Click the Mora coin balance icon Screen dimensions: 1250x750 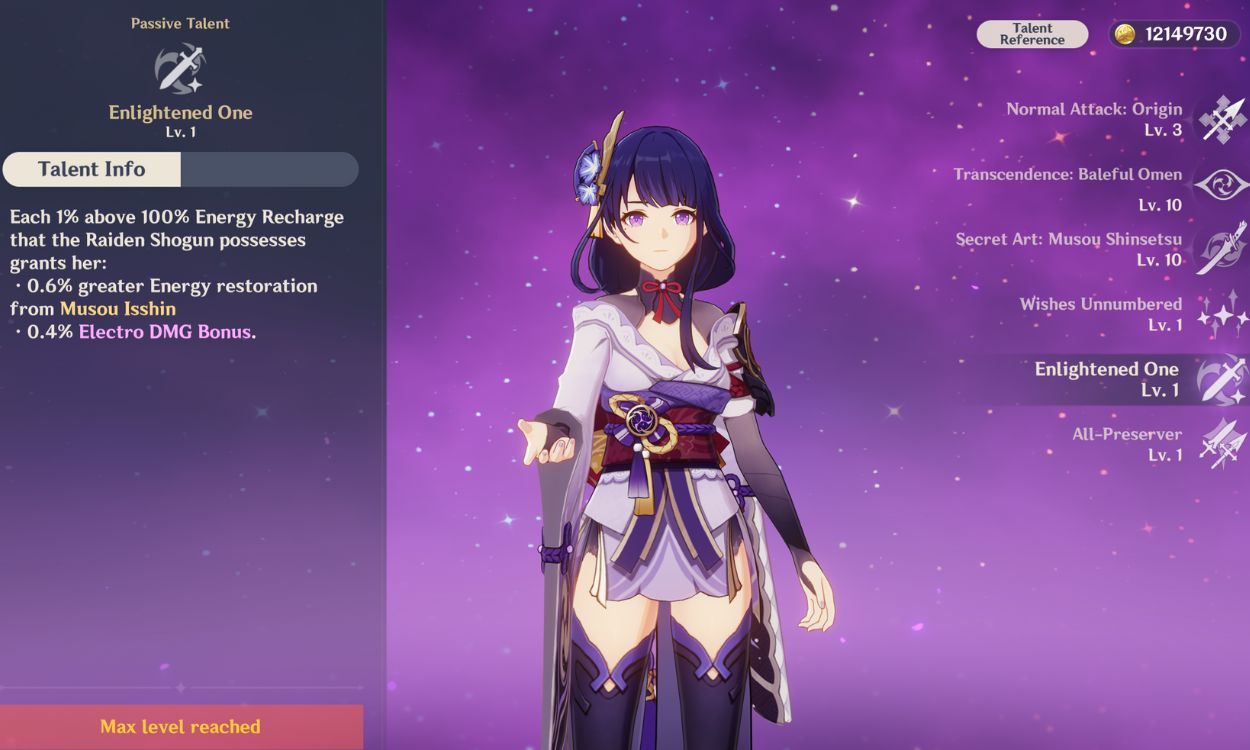[x=1125, y=34]
